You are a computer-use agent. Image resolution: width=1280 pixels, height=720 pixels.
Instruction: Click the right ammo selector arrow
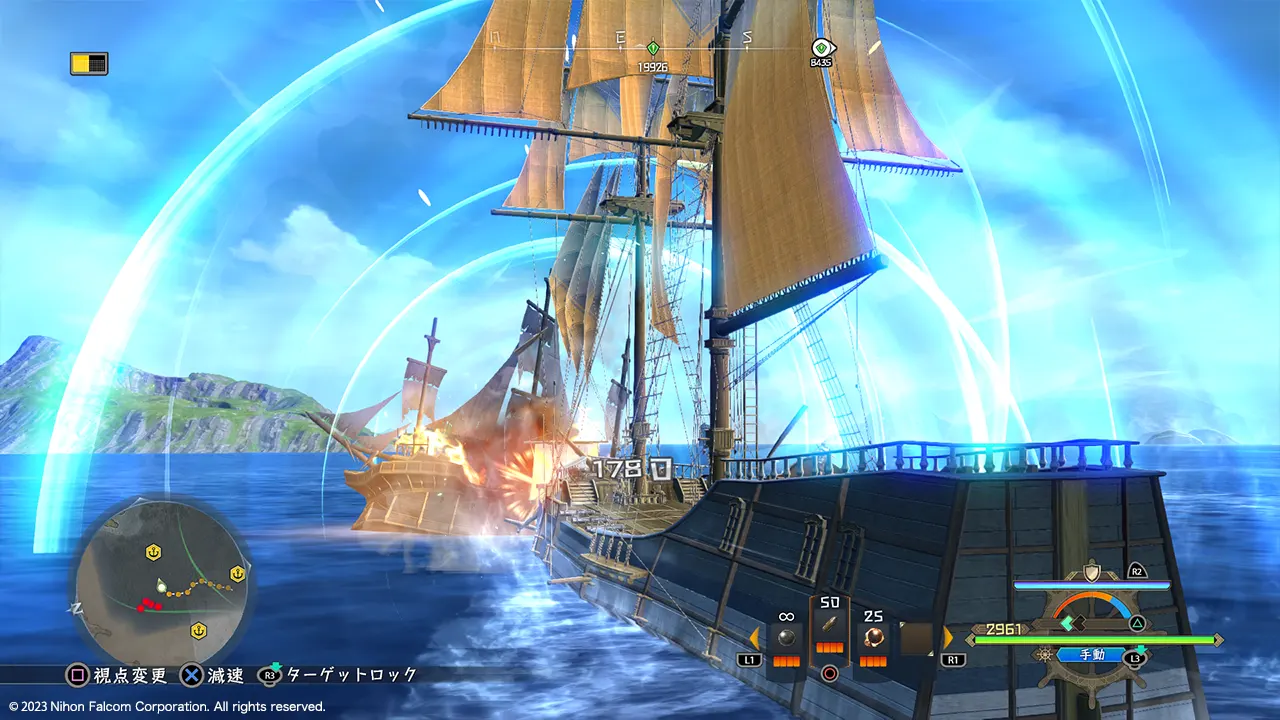click(948, 637)
